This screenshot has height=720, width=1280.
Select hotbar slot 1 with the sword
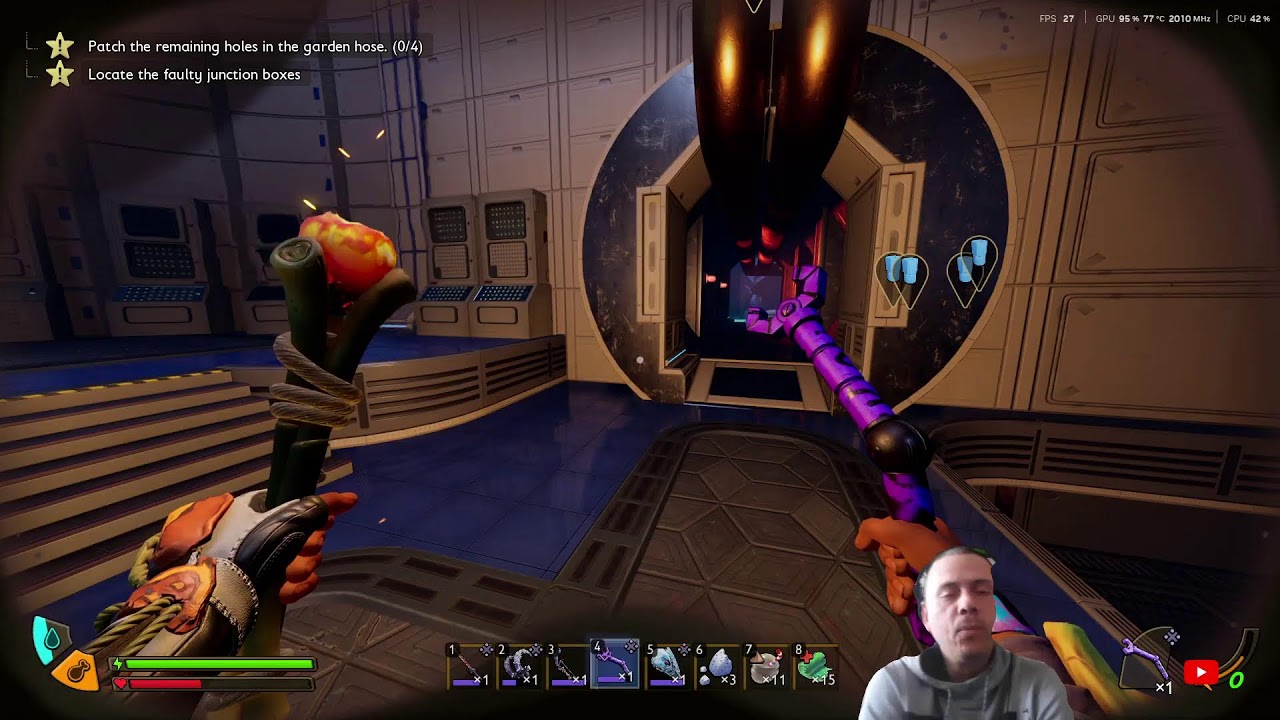coord(468,666)
